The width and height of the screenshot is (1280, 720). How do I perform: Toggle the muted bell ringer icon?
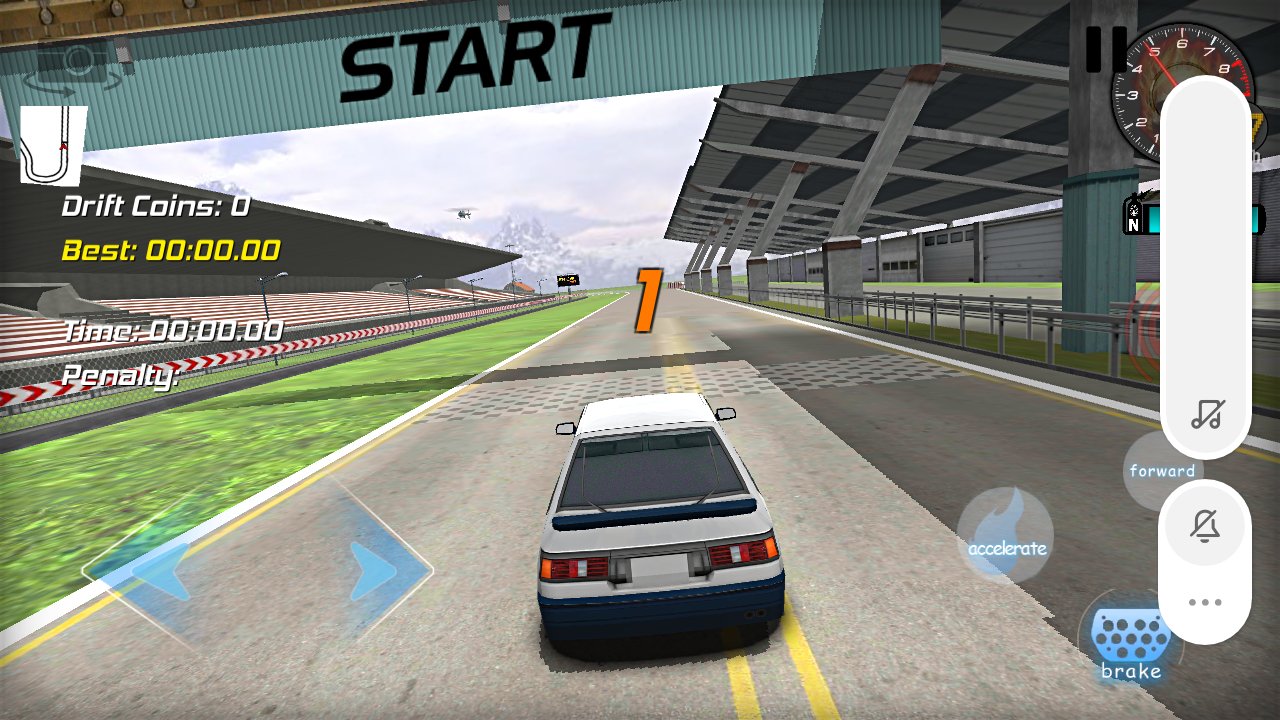(1205, 526)
